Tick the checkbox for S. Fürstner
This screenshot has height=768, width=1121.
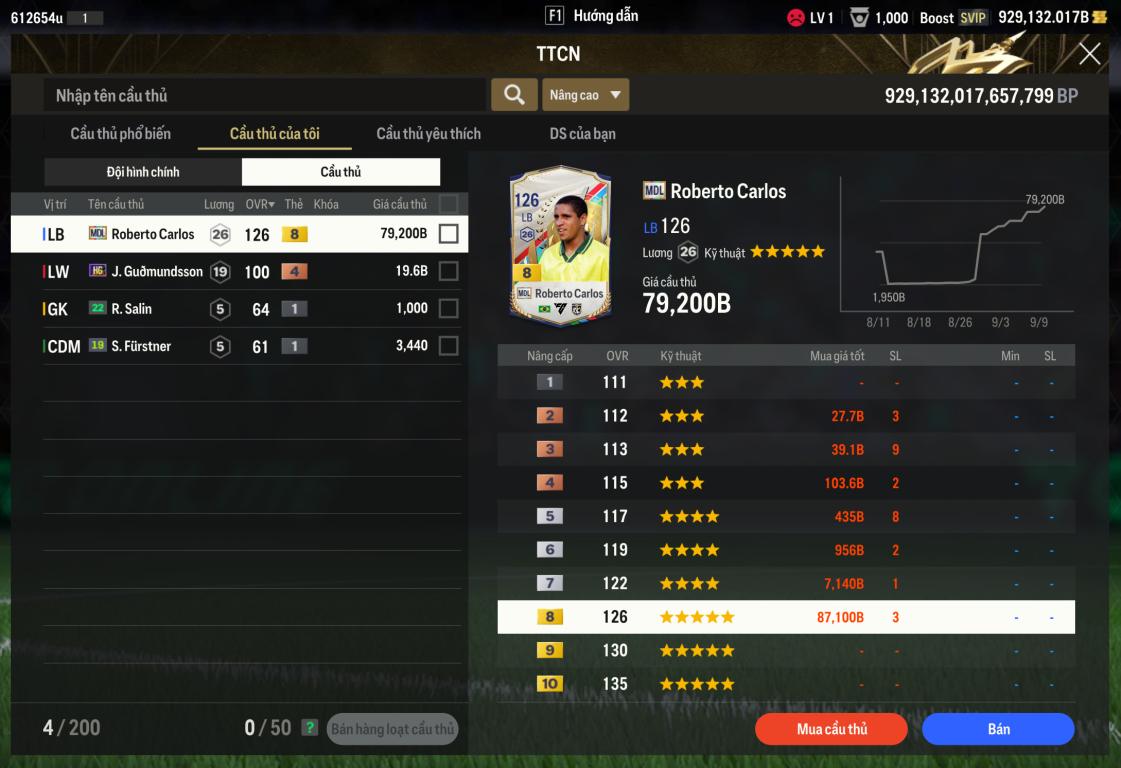(x=448, y=346)
